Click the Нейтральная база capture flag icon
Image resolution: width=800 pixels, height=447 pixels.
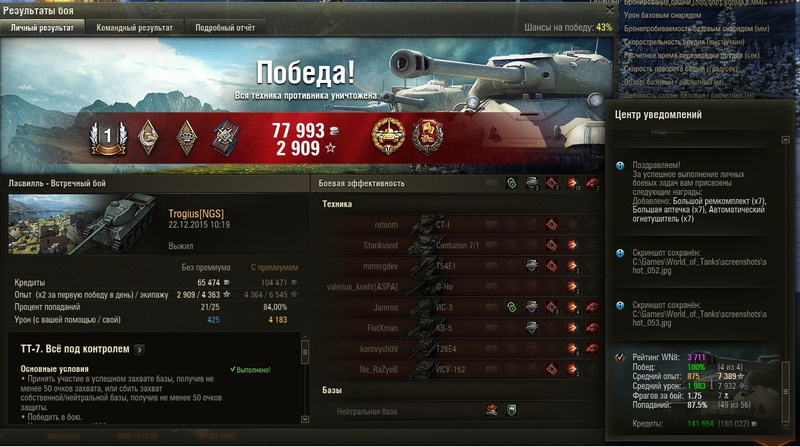(x=492, y=410)
